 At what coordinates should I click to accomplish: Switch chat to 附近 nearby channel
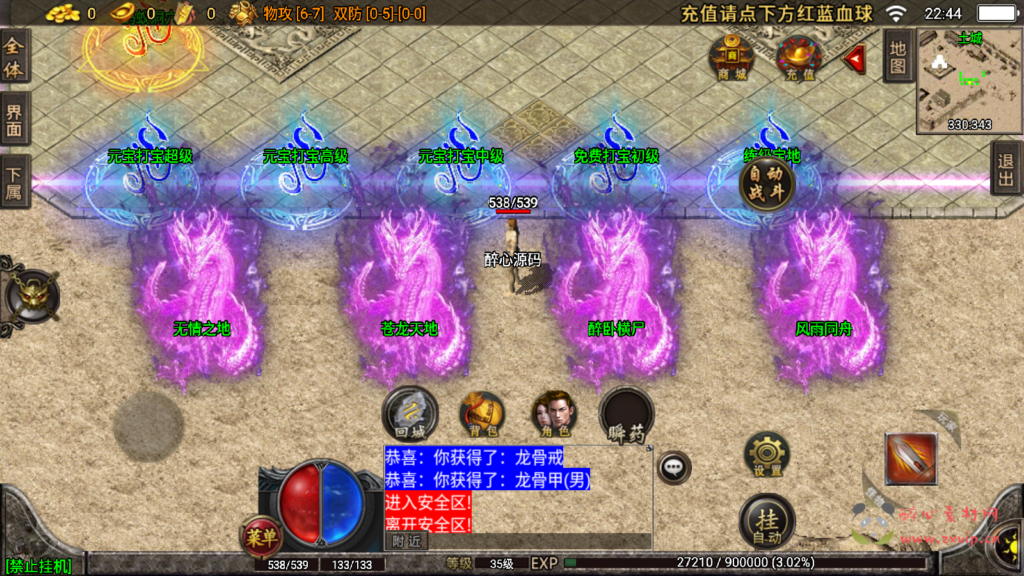[x=406, y=541]
